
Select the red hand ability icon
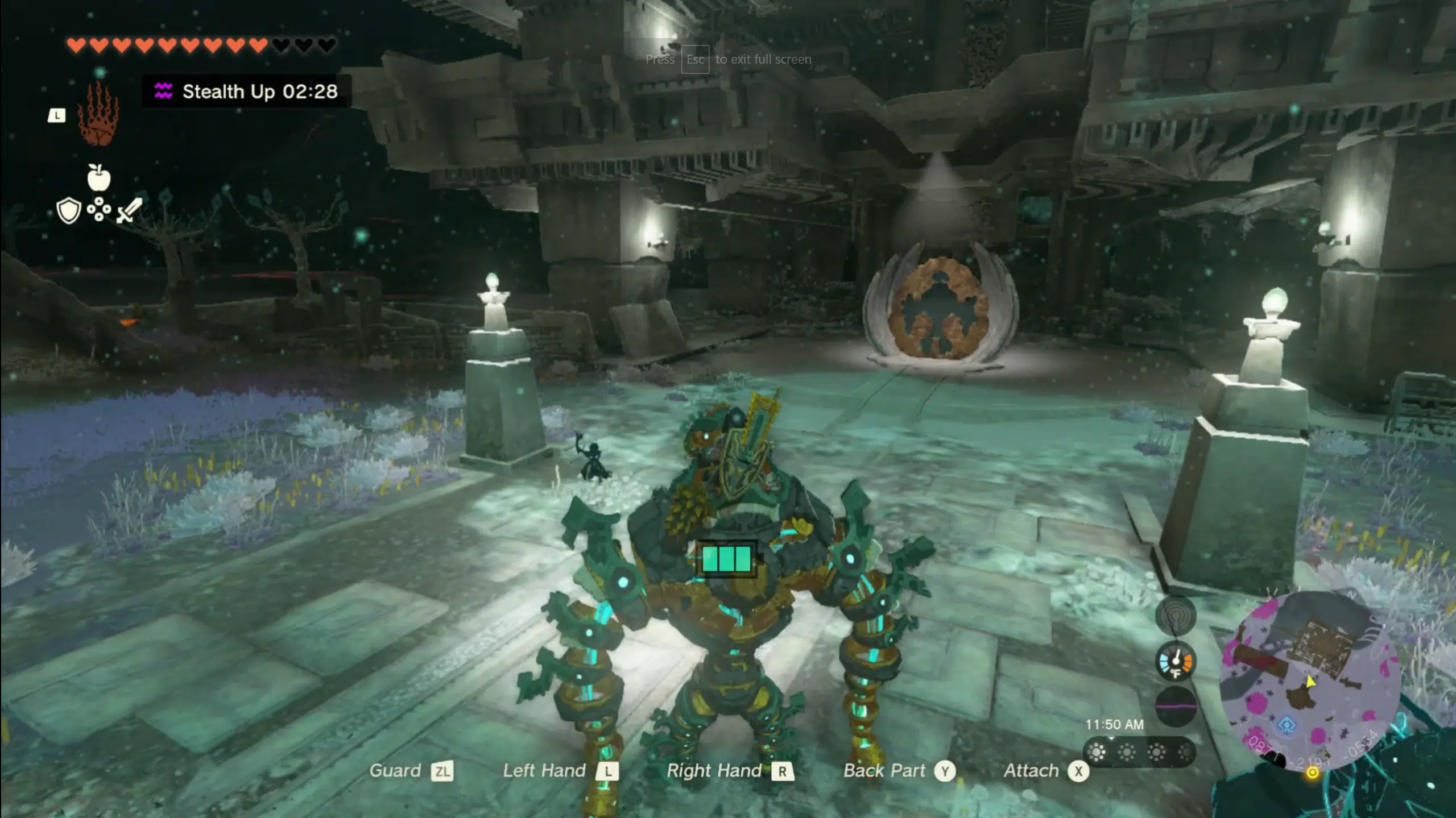click(98, 114)
